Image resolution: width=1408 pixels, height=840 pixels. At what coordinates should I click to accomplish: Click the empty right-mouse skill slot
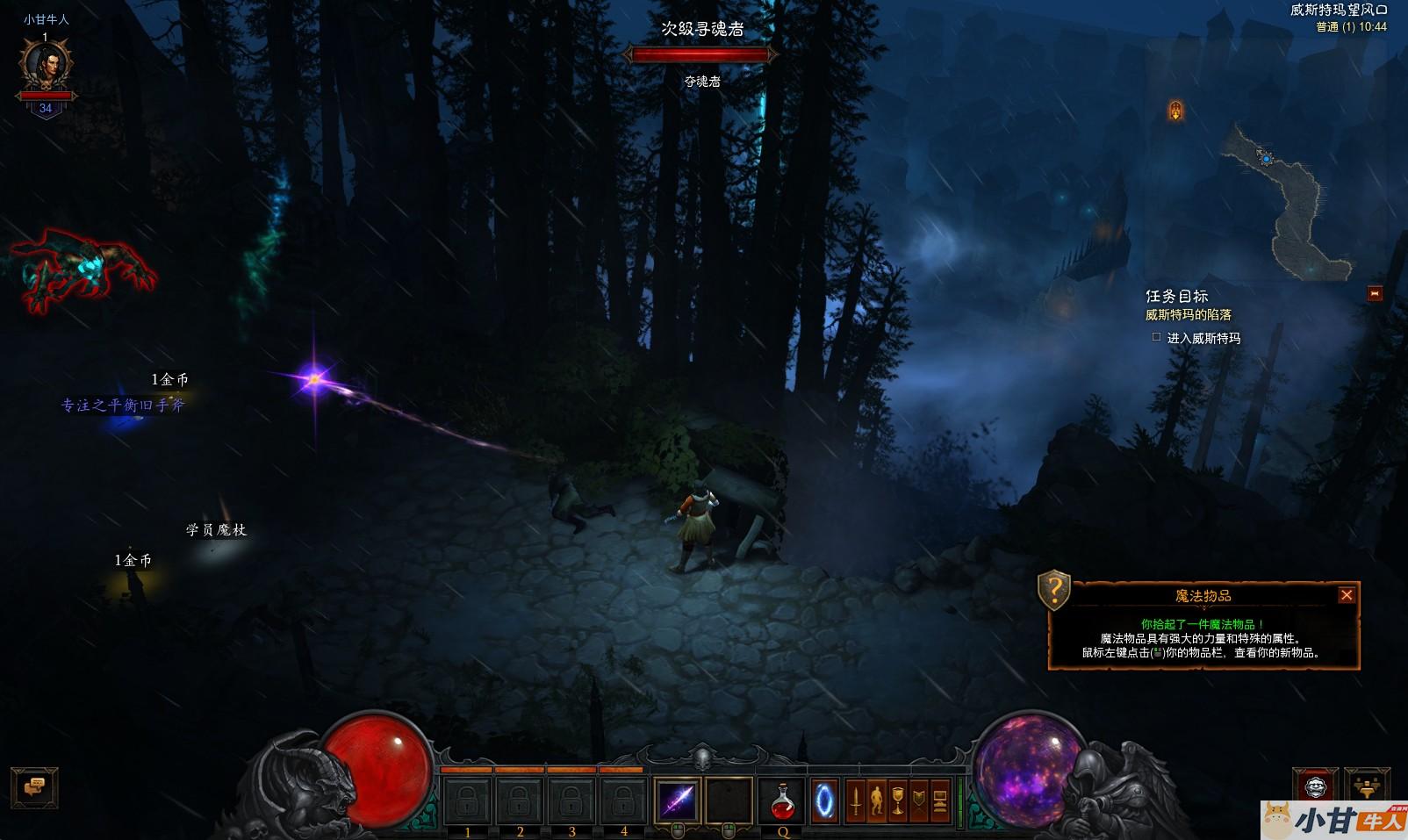(x=729, y=800)
